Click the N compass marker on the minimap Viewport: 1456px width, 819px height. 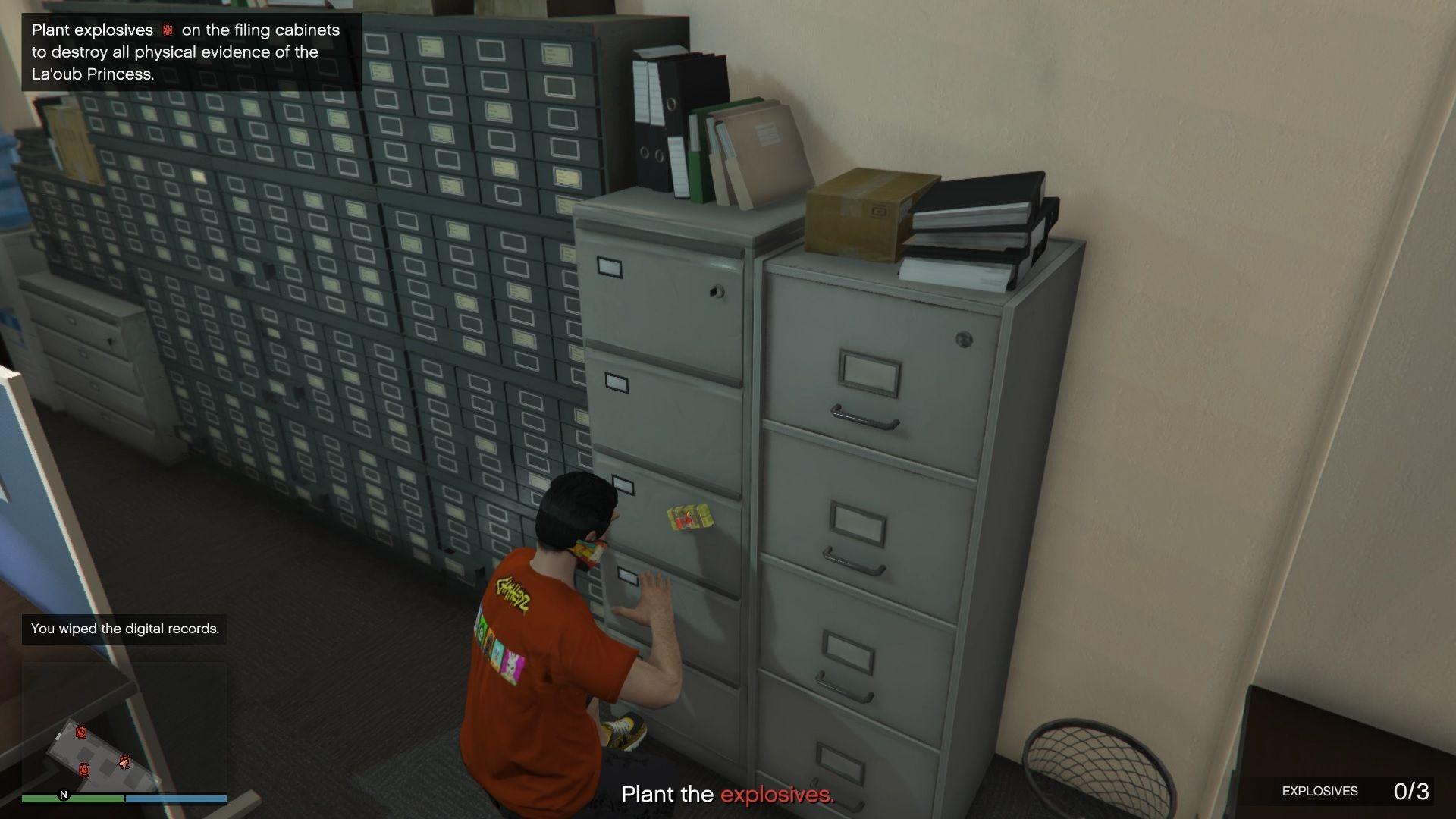click(x=64, y=795)
